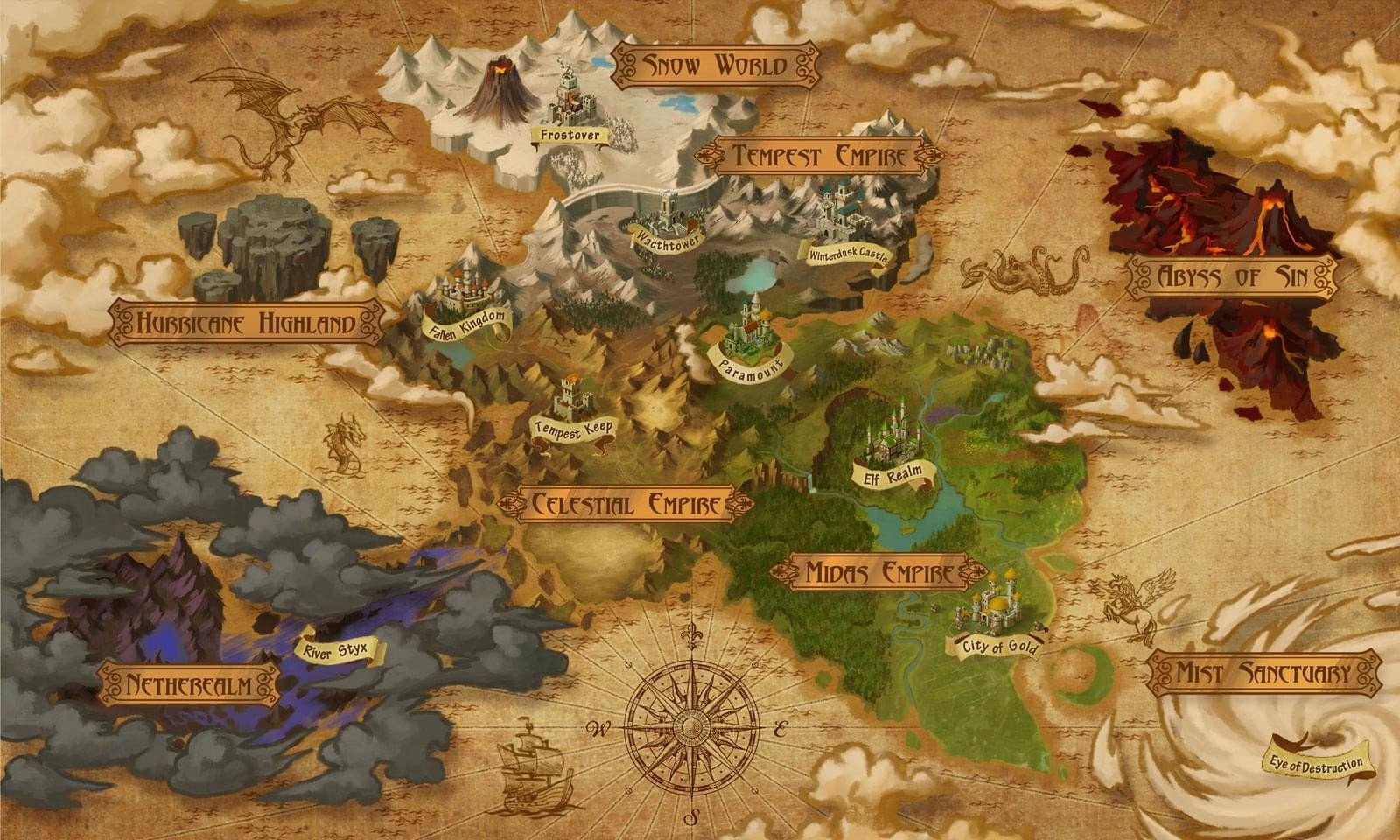The width and height of the screenshot is (1400, 840).
Task: Select the Abyss of Sin banner
Action: coord(1232,277)
